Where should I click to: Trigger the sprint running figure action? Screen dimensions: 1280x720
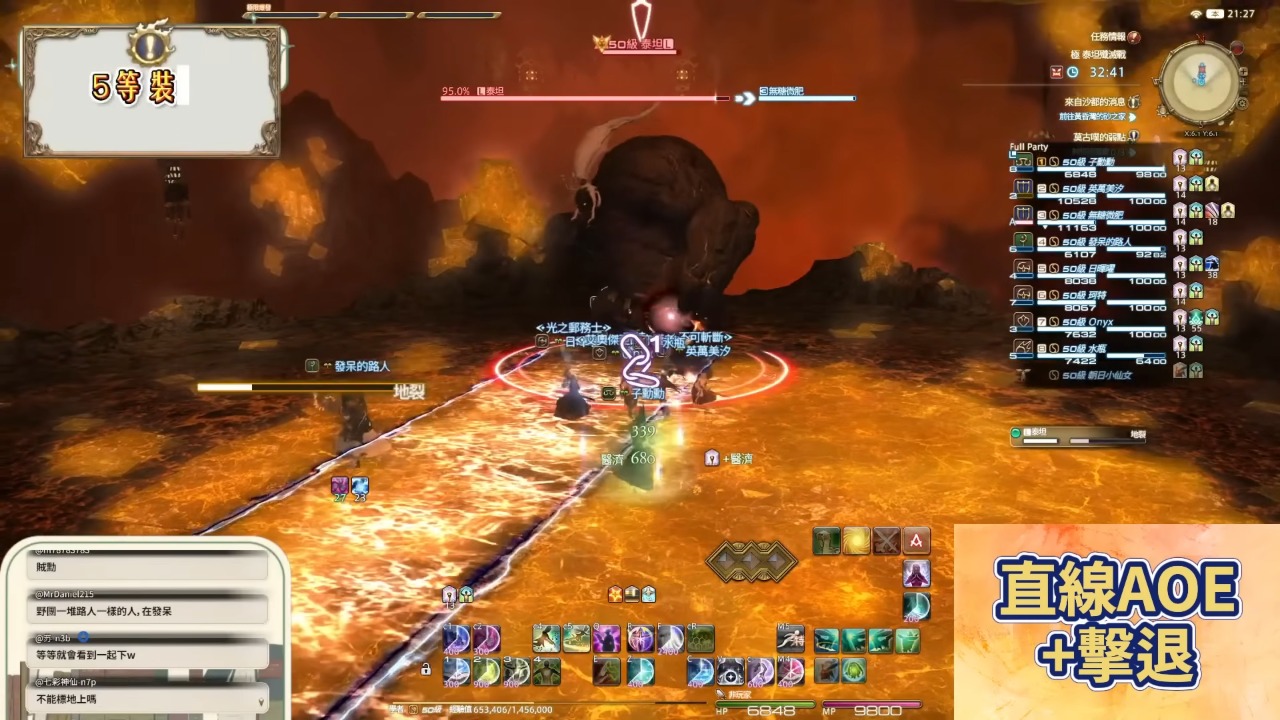click(x=790, y=638)
